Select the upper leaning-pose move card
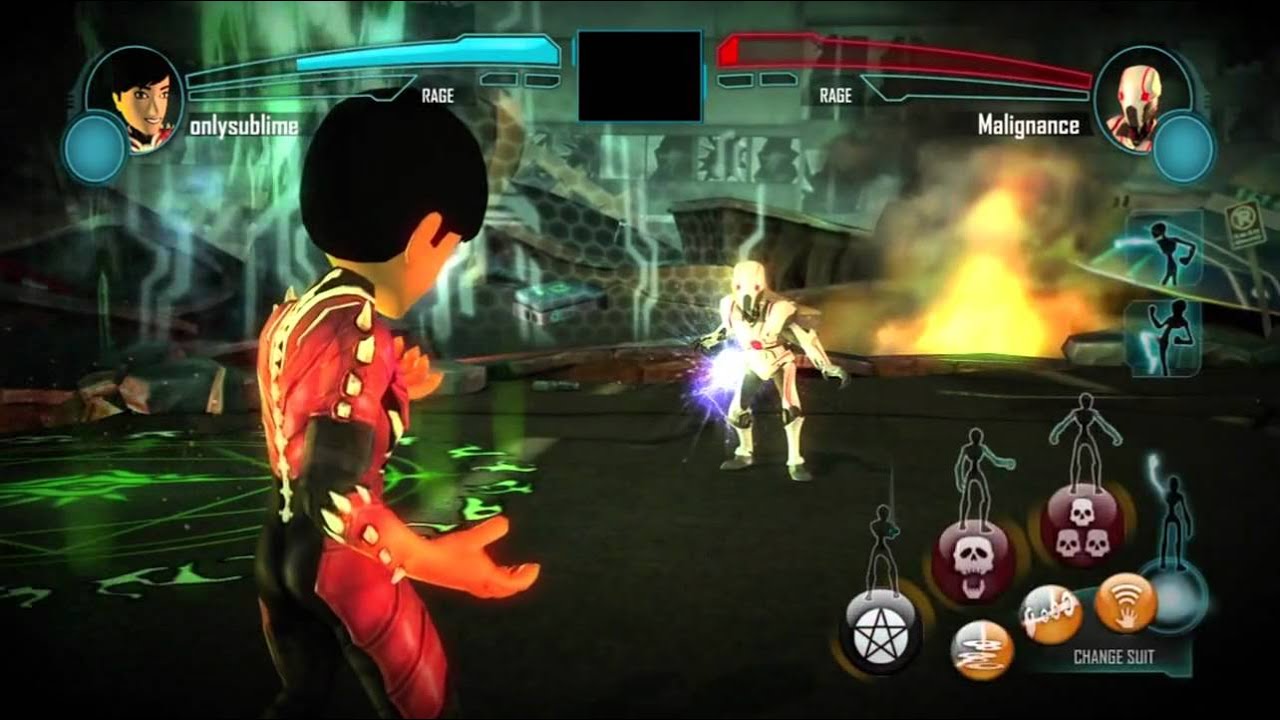Screen dimensions: 1280x720 (x=1164, y=247)
